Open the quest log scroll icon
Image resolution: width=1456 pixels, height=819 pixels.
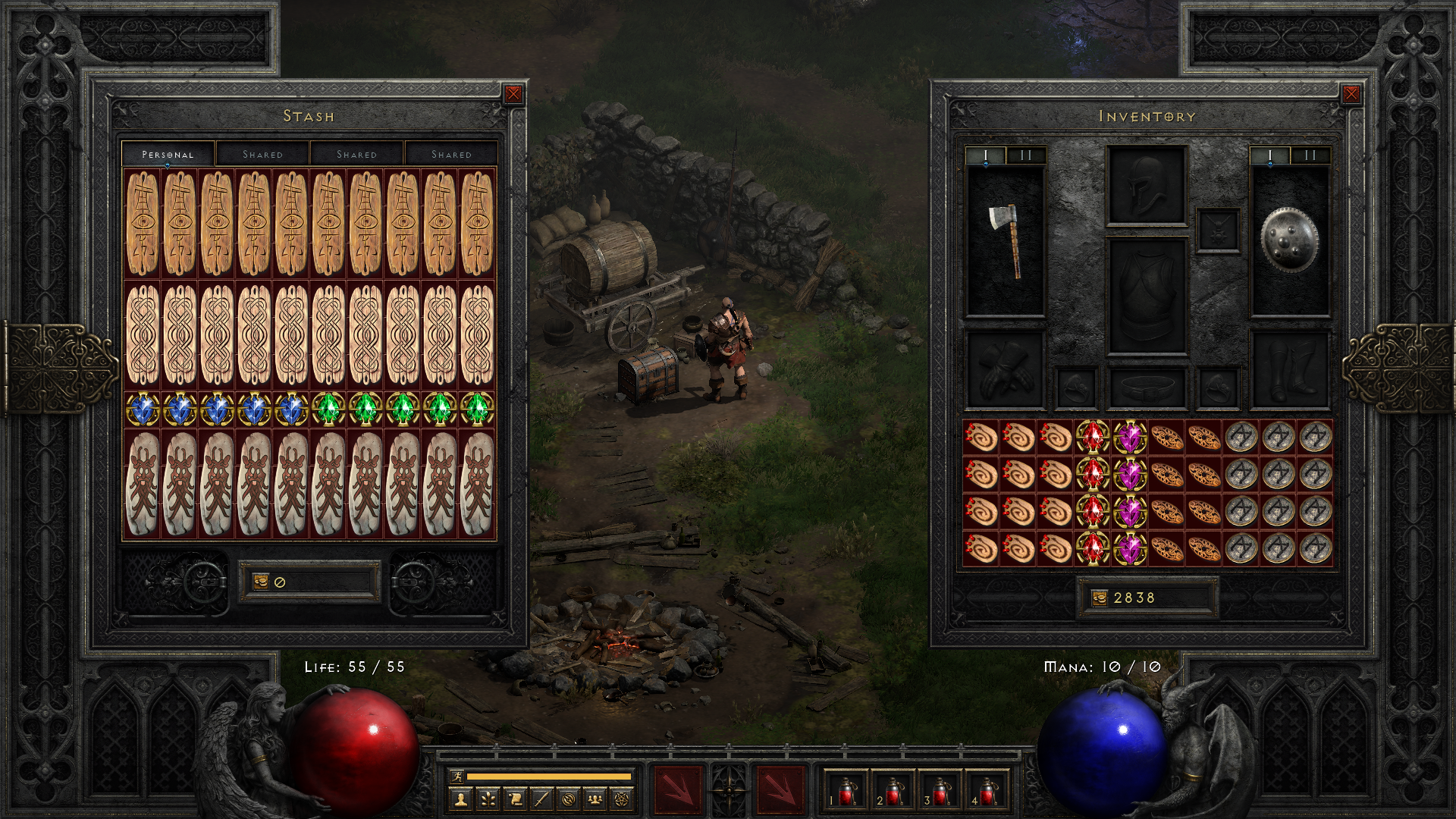point(515,799)
